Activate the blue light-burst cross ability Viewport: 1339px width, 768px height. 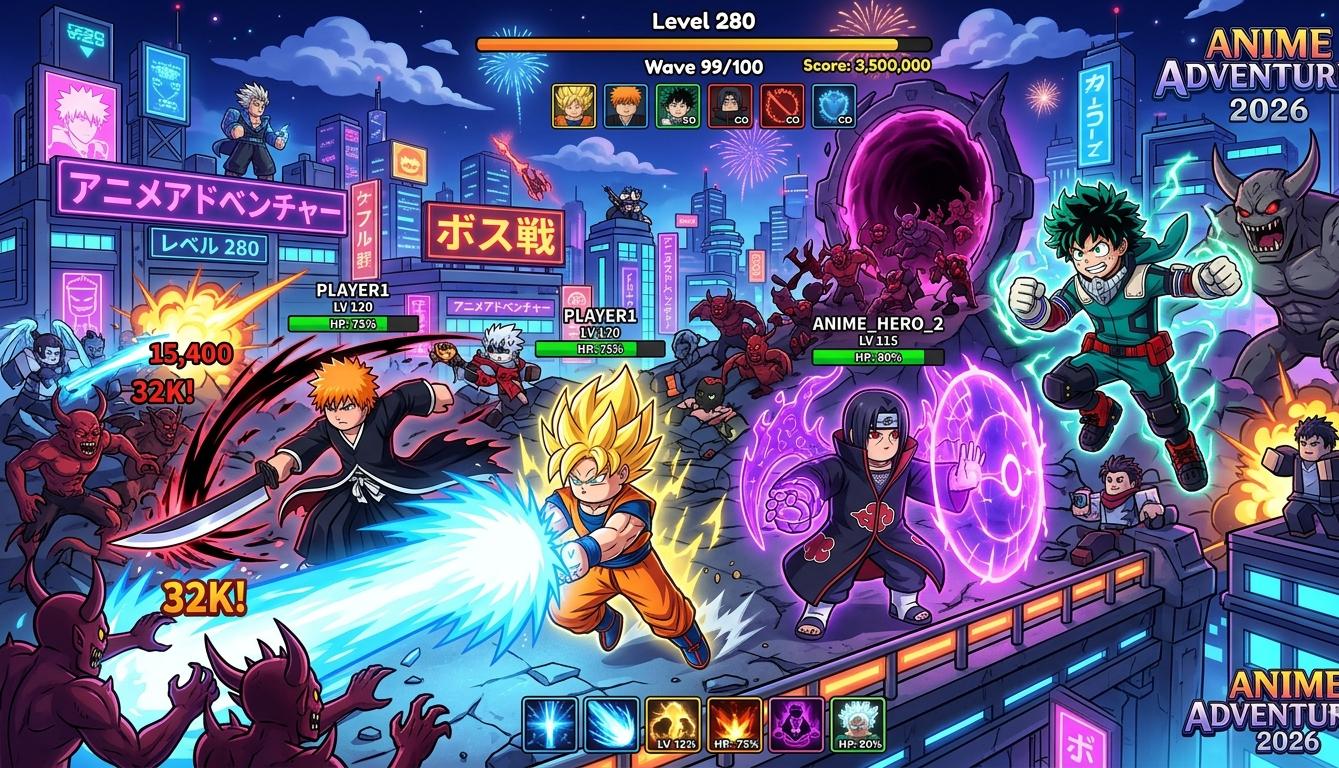click(x=550, y=724)
